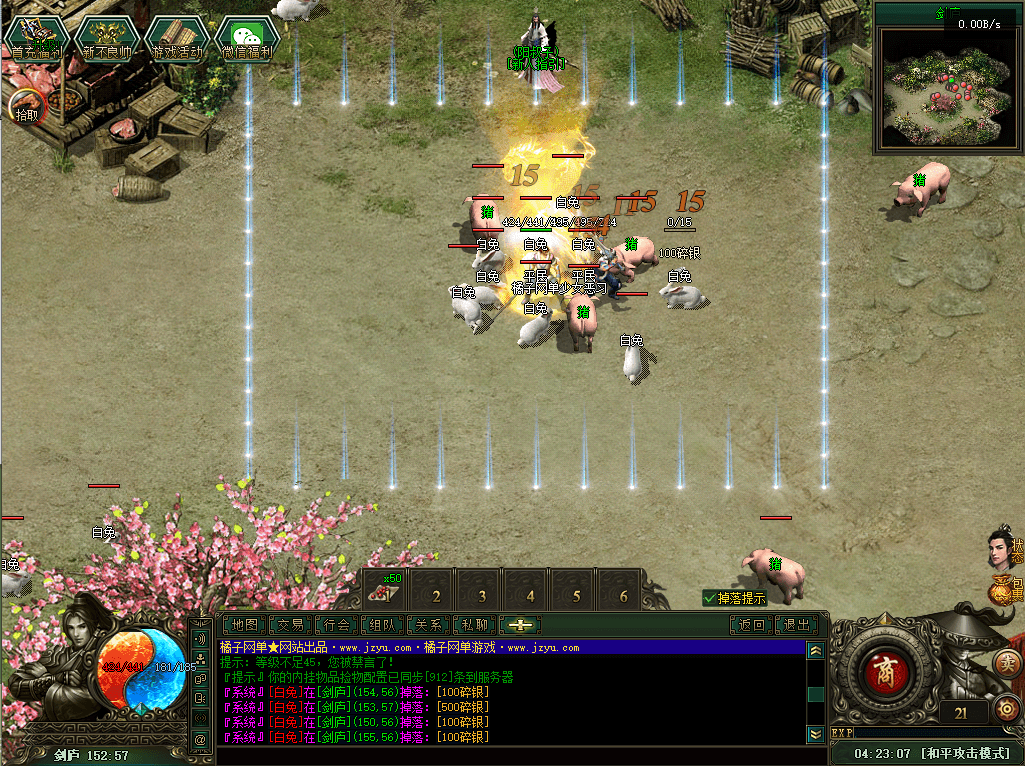
Task: Toggle the 掉落提示 drop notice checkbox
Action: pyautogui.click(x=710, y=598)
